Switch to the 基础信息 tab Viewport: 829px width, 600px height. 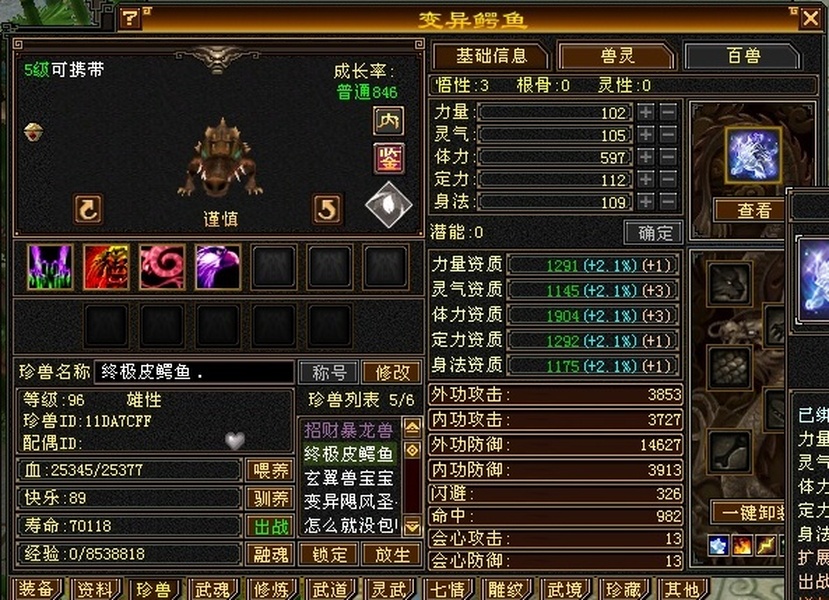tap(491, 56)
